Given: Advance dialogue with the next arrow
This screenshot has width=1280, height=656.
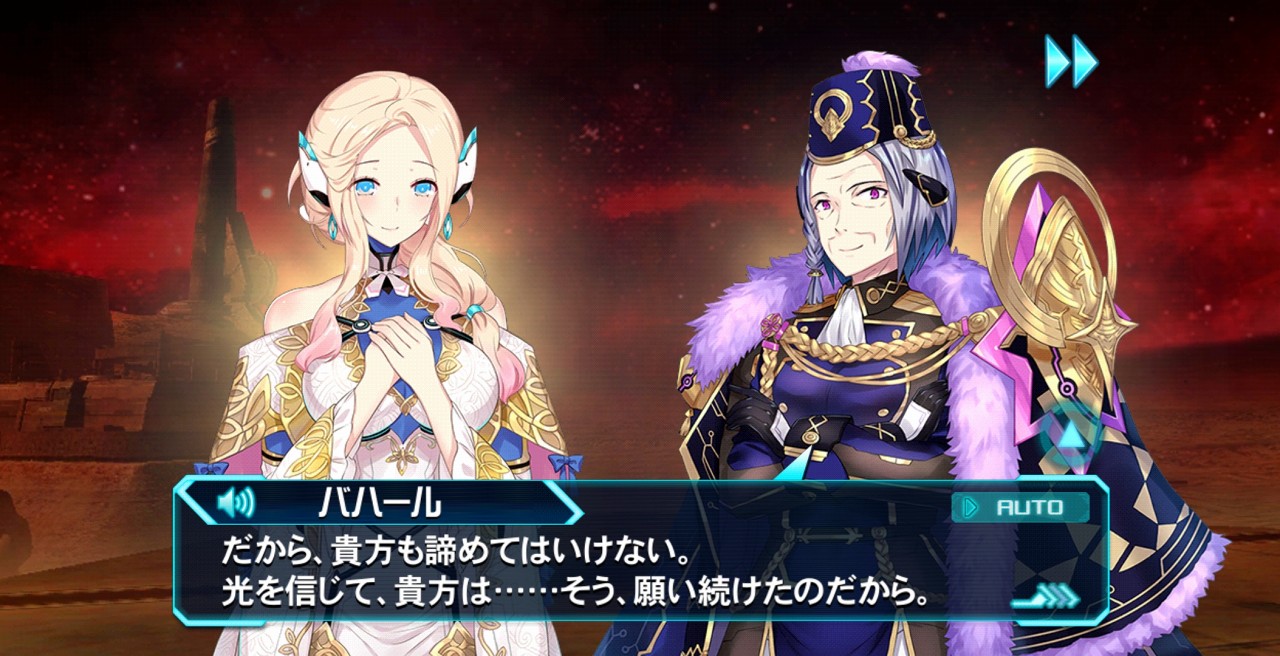Looking at the screenshot, I should click(x=1046, y=598).
